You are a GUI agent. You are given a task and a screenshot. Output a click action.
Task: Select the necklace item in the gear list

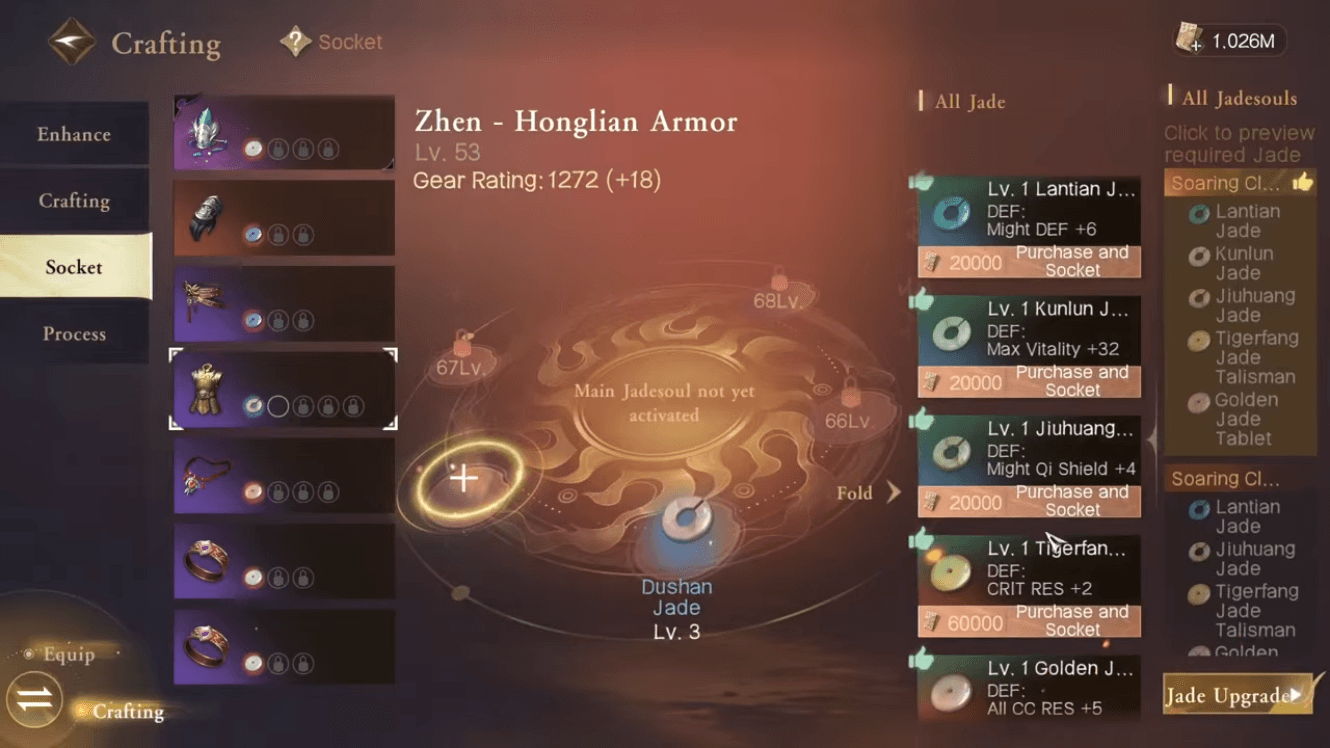coord(281,480)
